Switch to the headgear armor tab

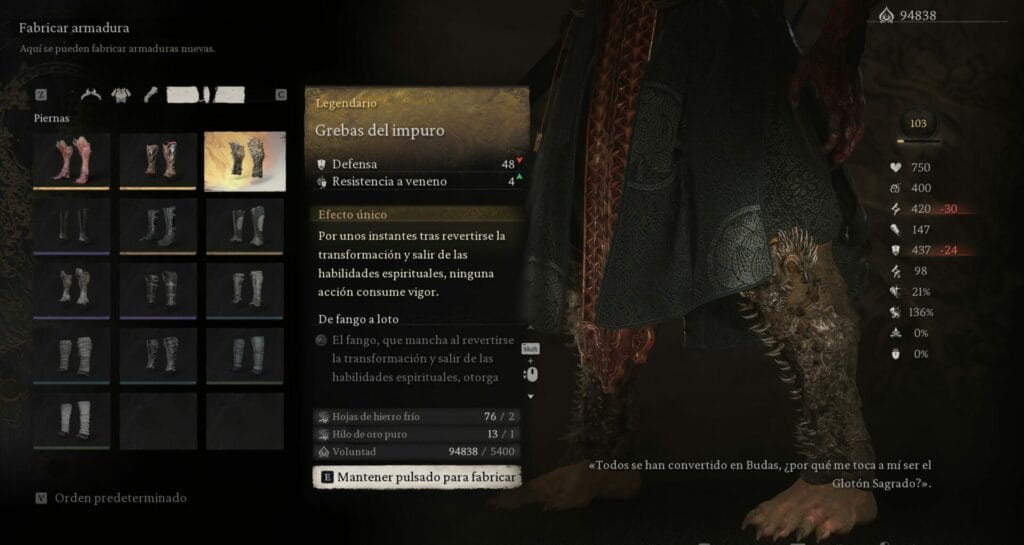(92, 95)
